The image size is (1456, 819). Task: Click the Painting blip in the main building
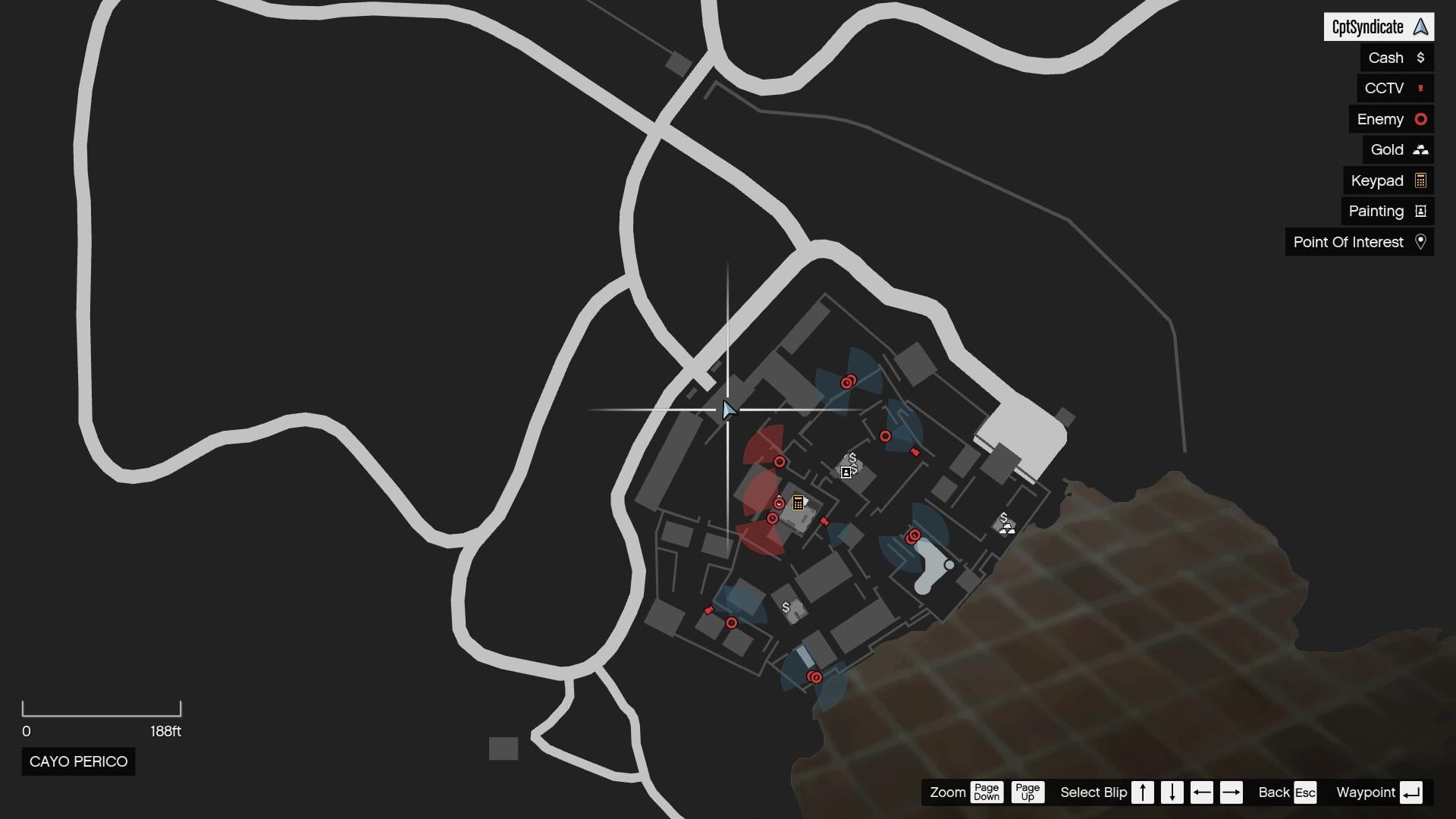pos(846,472)
